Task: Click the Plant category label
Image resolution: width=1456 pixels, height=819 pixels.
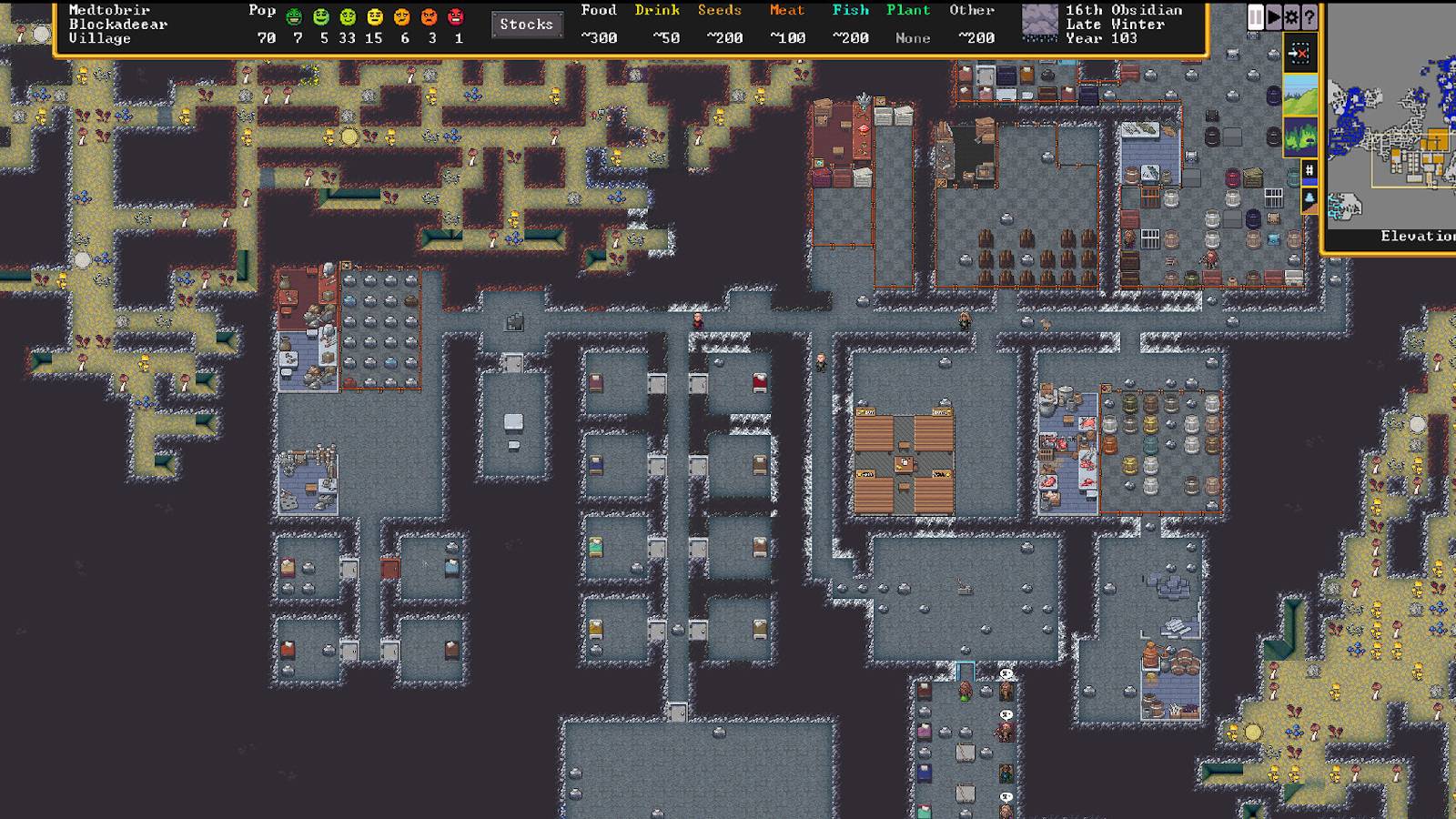Action: 907,10
